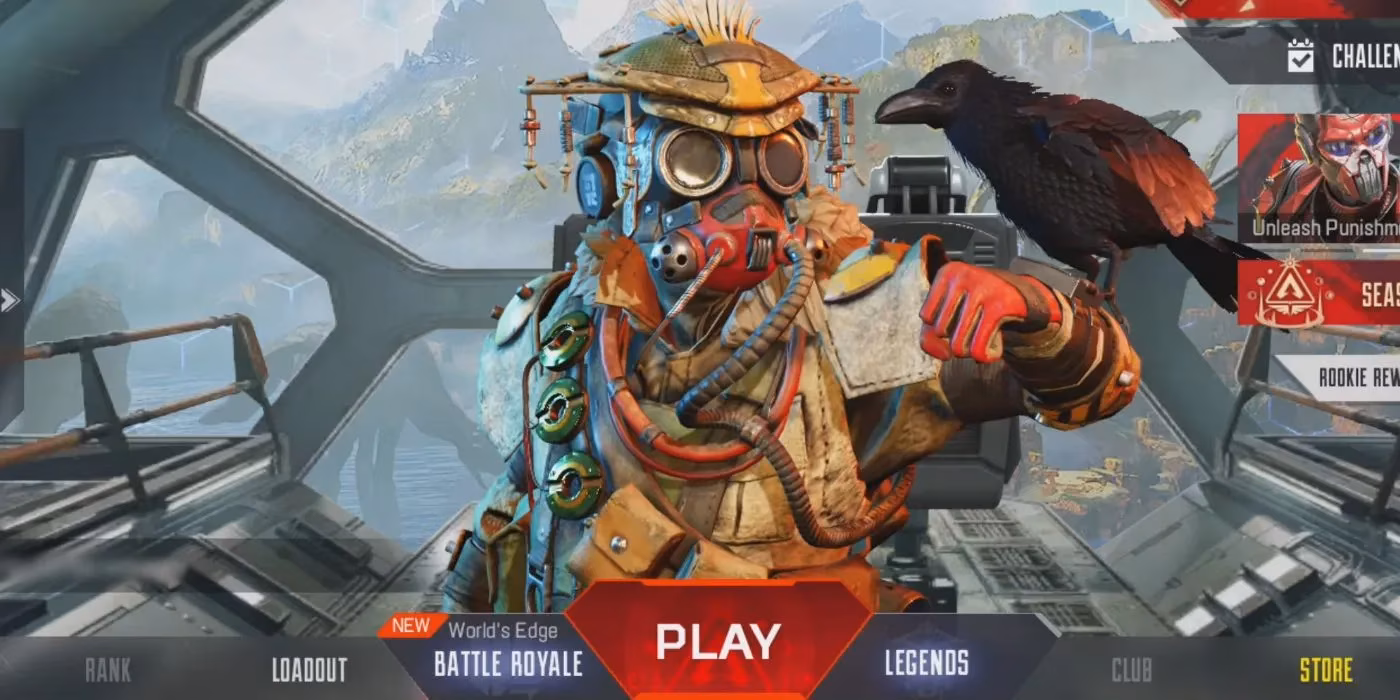Start a match with the PLAY button
Image resolution: width=1400 pixels, height=700 pixels.
pyautogui.click(x=717, y=642)
